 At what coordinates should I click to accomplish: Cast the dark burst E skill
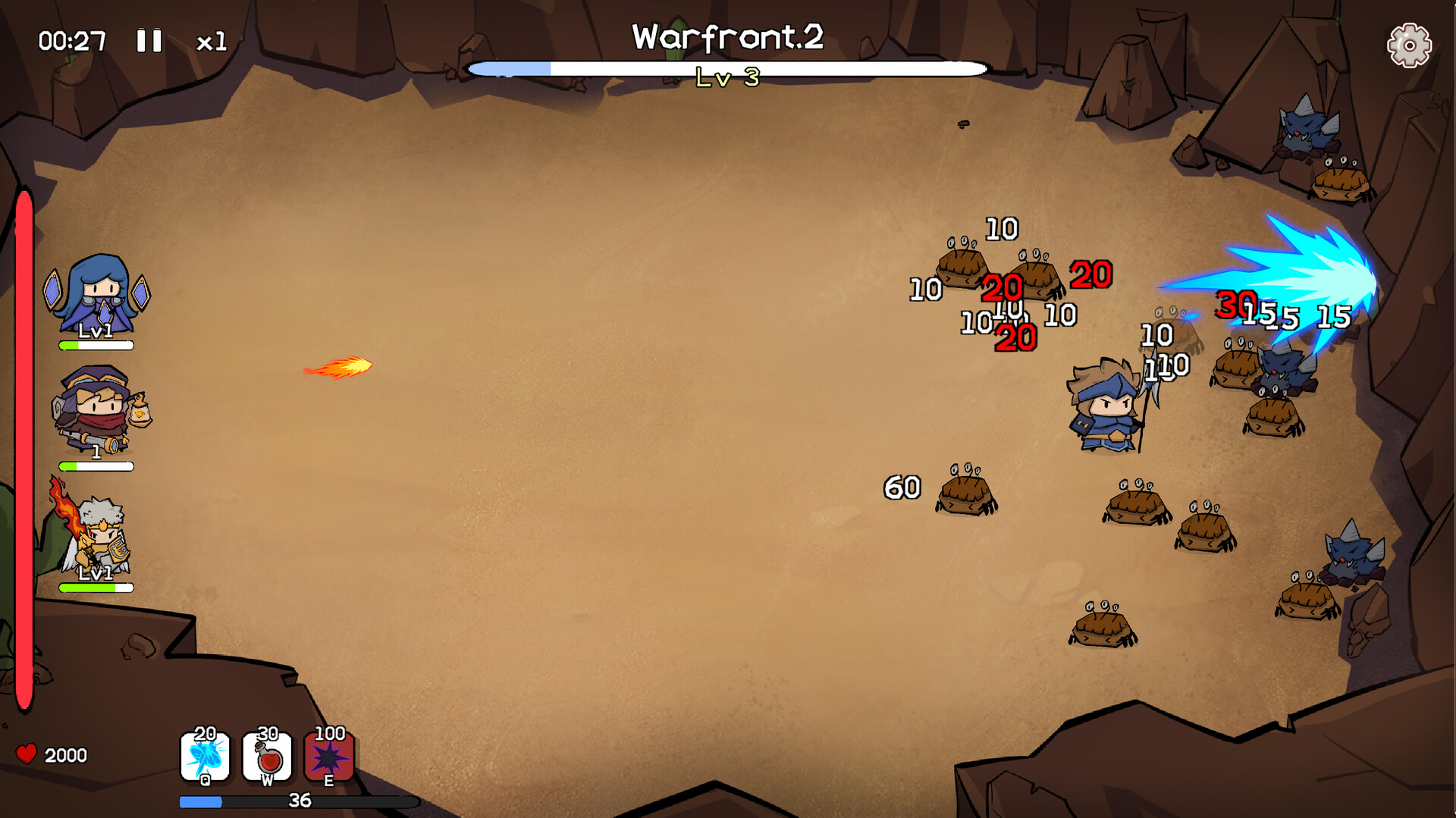(x=329, y=757)
